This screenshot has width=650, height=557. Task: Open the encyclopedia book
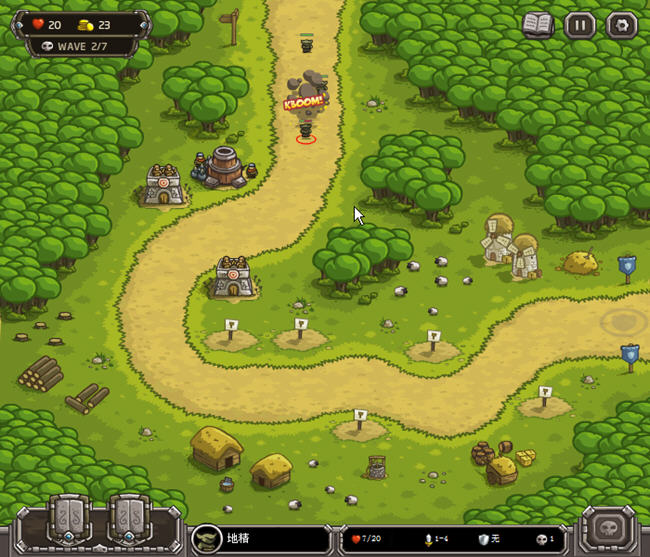(x=538, y=26)
